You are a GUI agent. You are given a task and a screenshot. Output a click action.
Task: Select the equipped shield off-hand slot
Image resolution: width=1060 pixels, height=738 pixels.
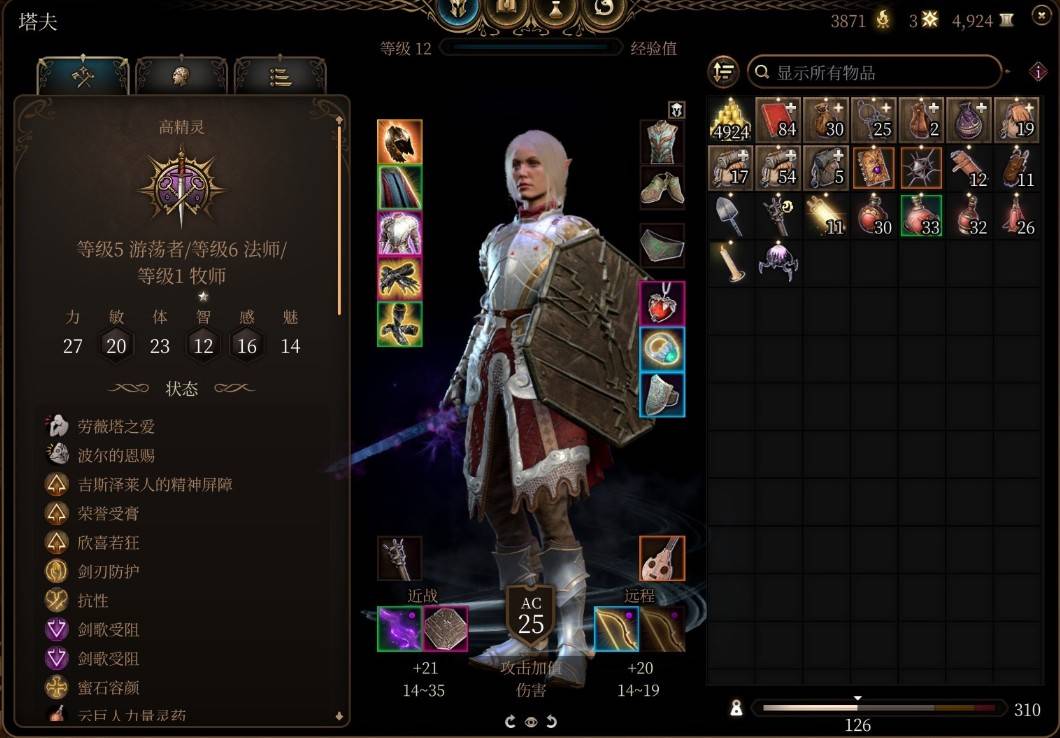[445, 629]
